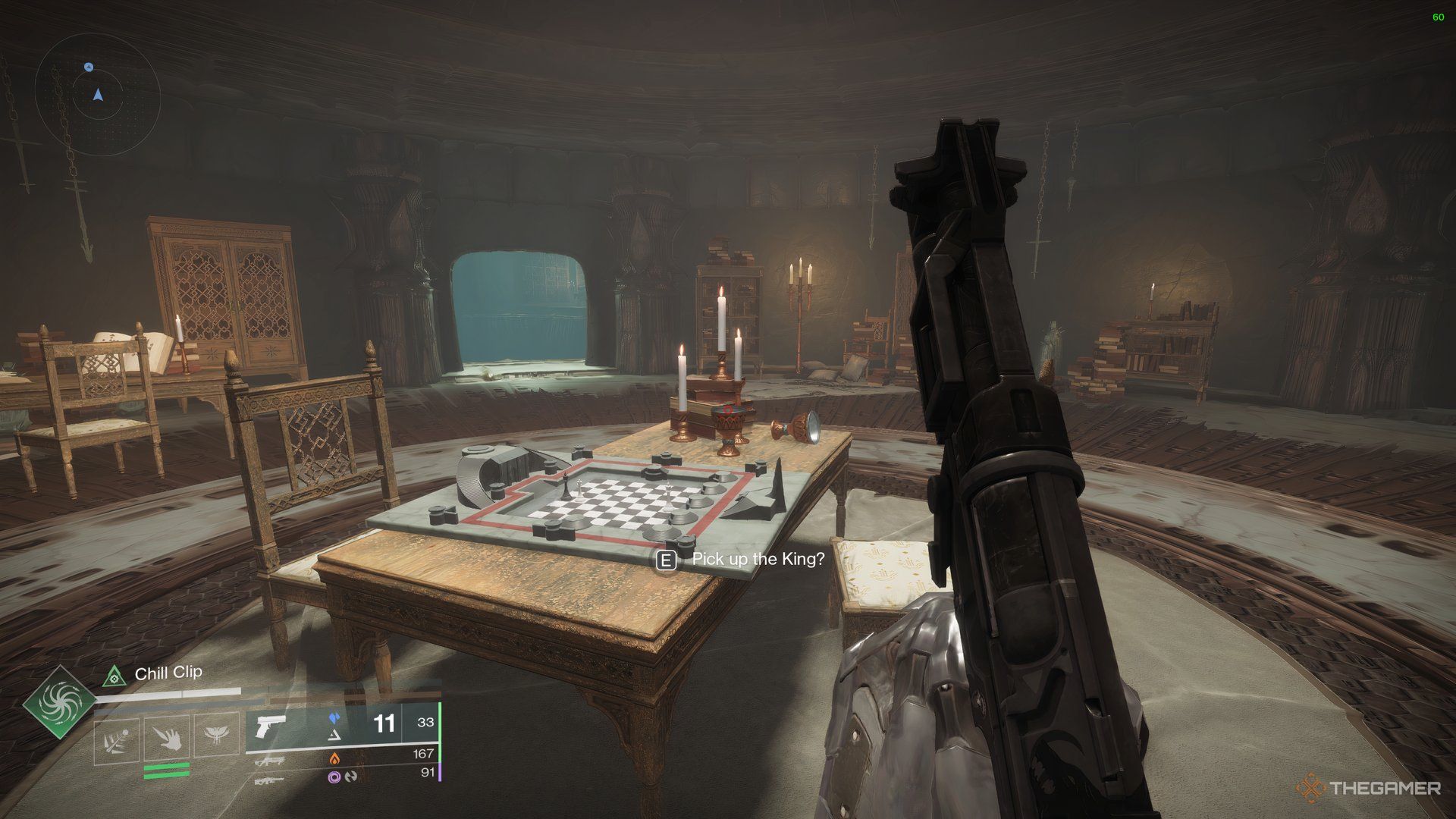Click the 'Pick up the King?' prompt text

click(758, 560)
